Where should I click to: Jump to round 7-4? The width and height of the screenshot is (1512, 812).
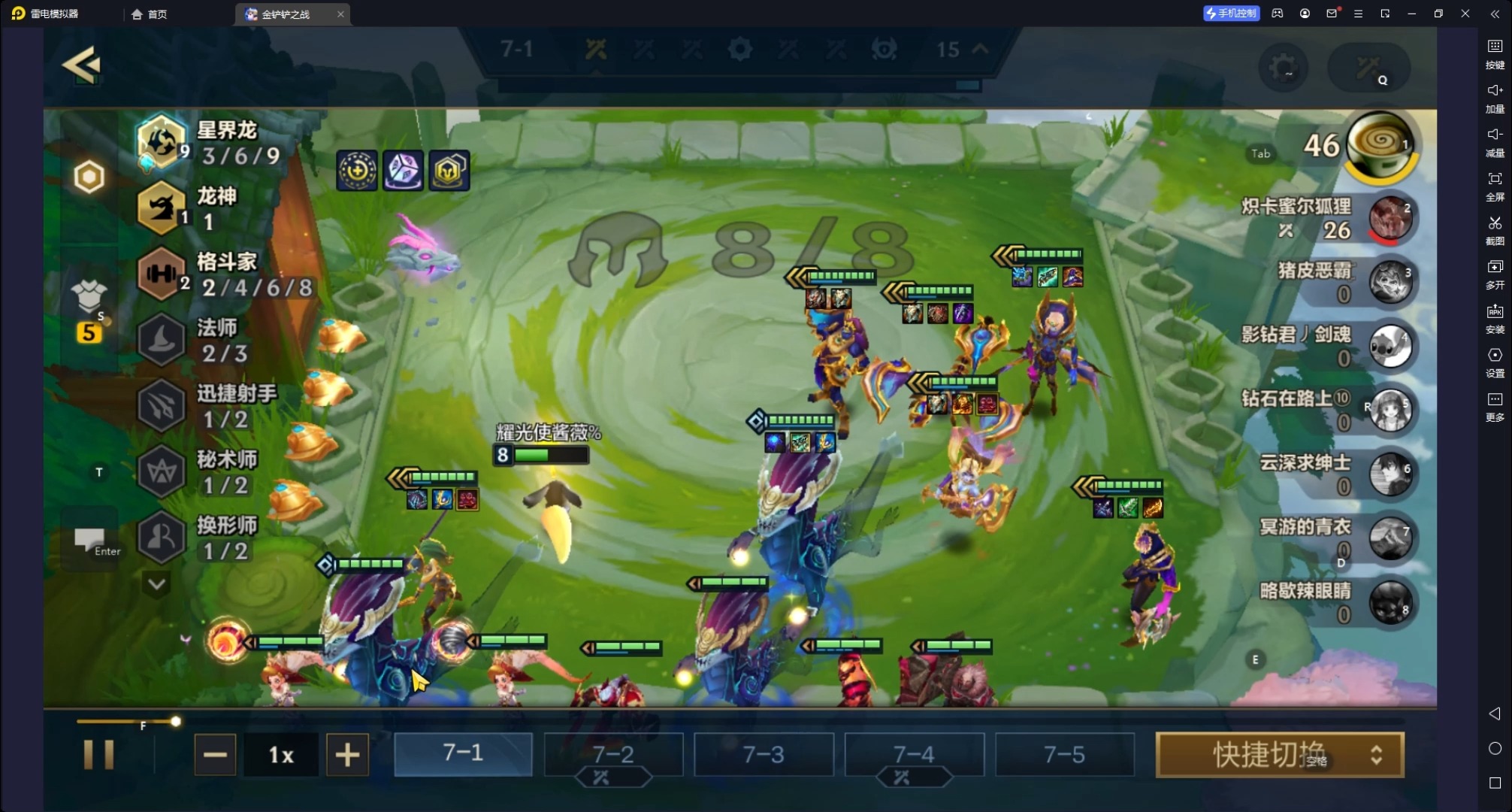[x=914, y=754]
